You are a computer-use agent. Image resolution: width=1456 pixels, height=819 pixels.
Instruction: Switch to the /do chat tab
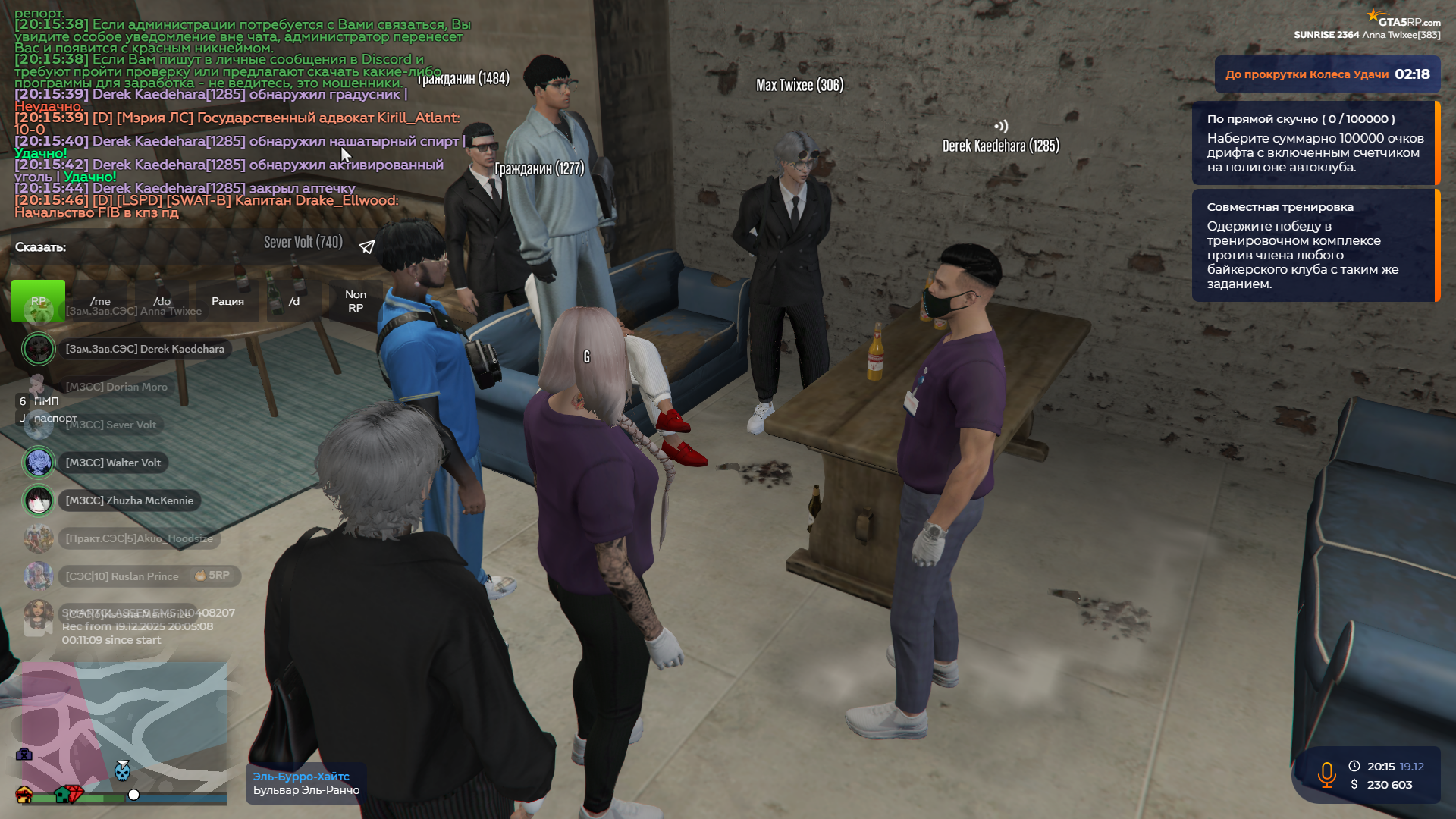pos(162,301)
